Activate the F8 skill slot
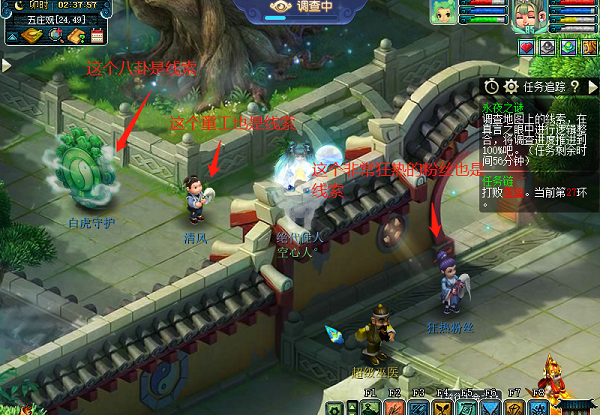This screenshot has height=415, width=600. [538, 407]
